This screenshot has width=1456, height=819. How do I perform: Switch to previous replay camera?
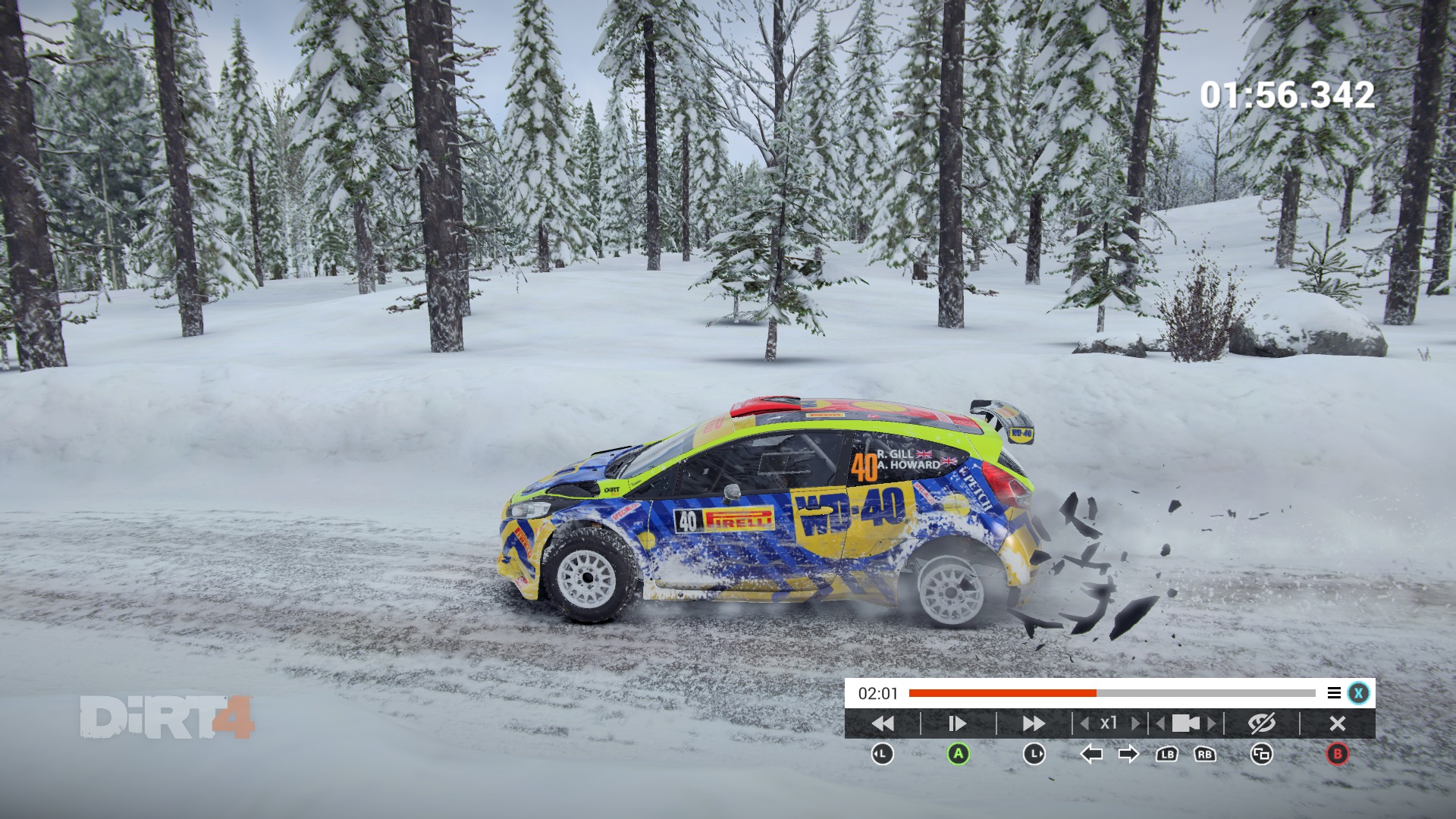pos(1160,723)
